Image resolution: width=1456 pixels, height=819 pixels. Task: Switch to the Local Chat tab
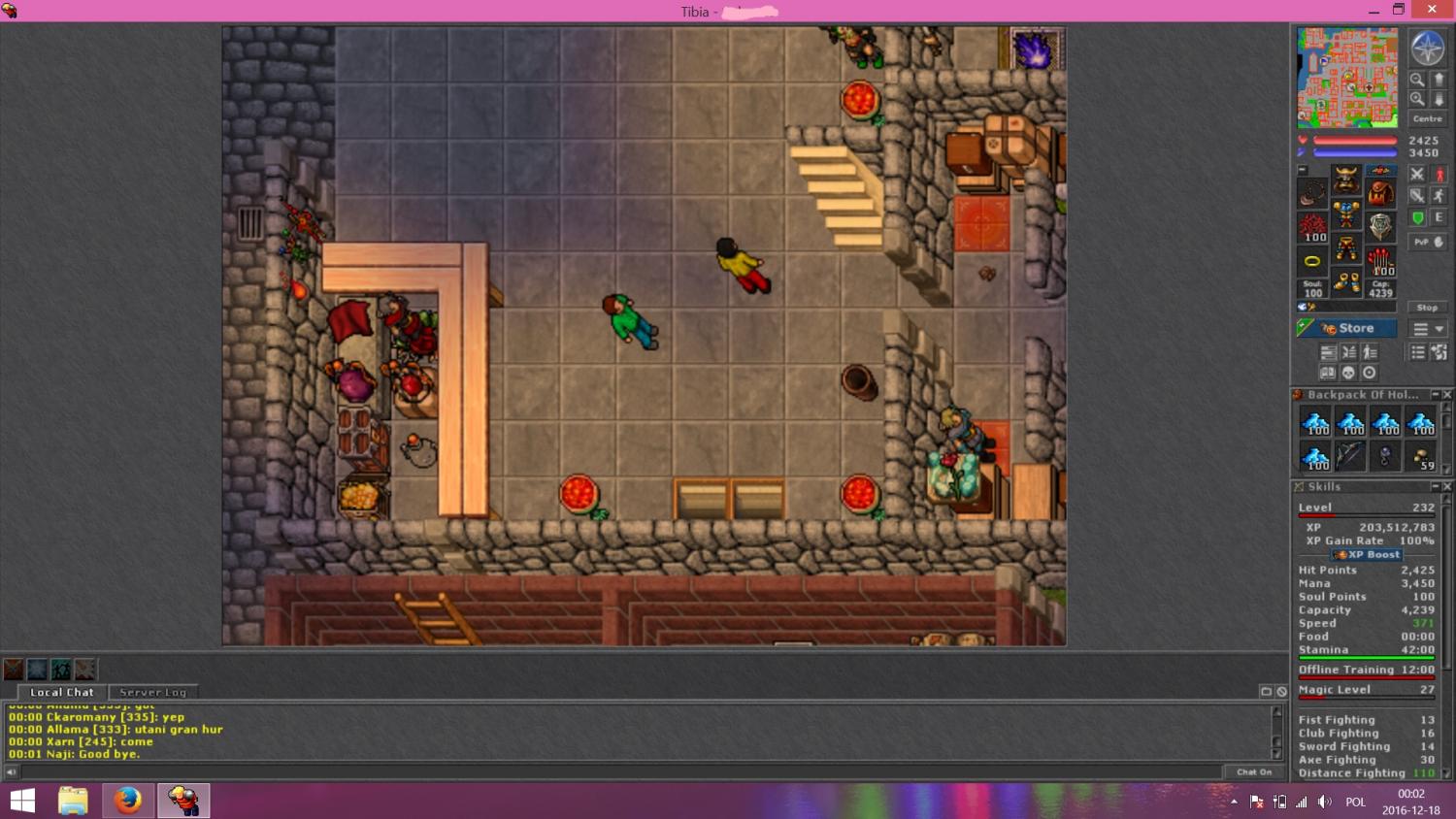pos(62,693)
